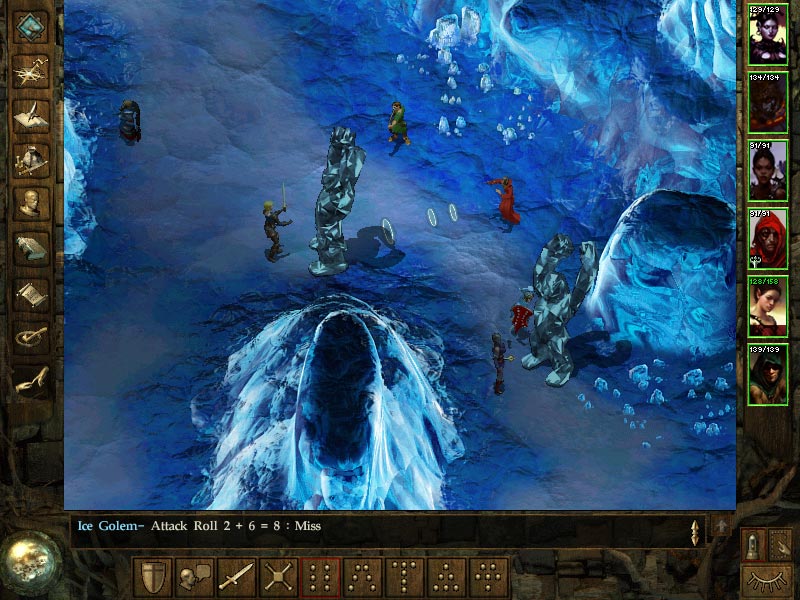The image size is (800, 600).
Task: Switch to the T-shaped formation
Action: pos(404,577)
